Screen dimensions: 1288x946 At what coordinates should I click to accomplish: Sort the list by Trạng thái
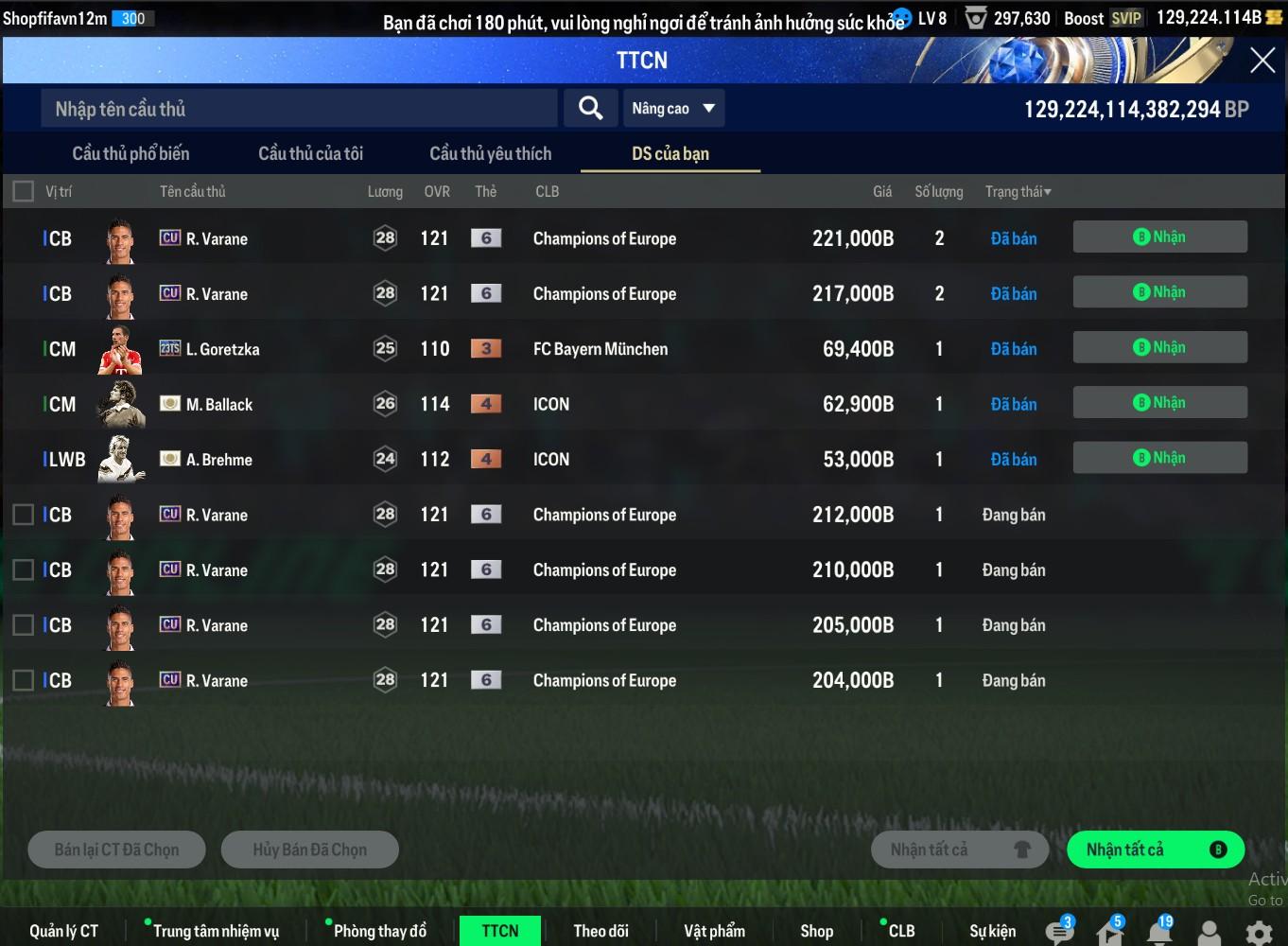1018,192
